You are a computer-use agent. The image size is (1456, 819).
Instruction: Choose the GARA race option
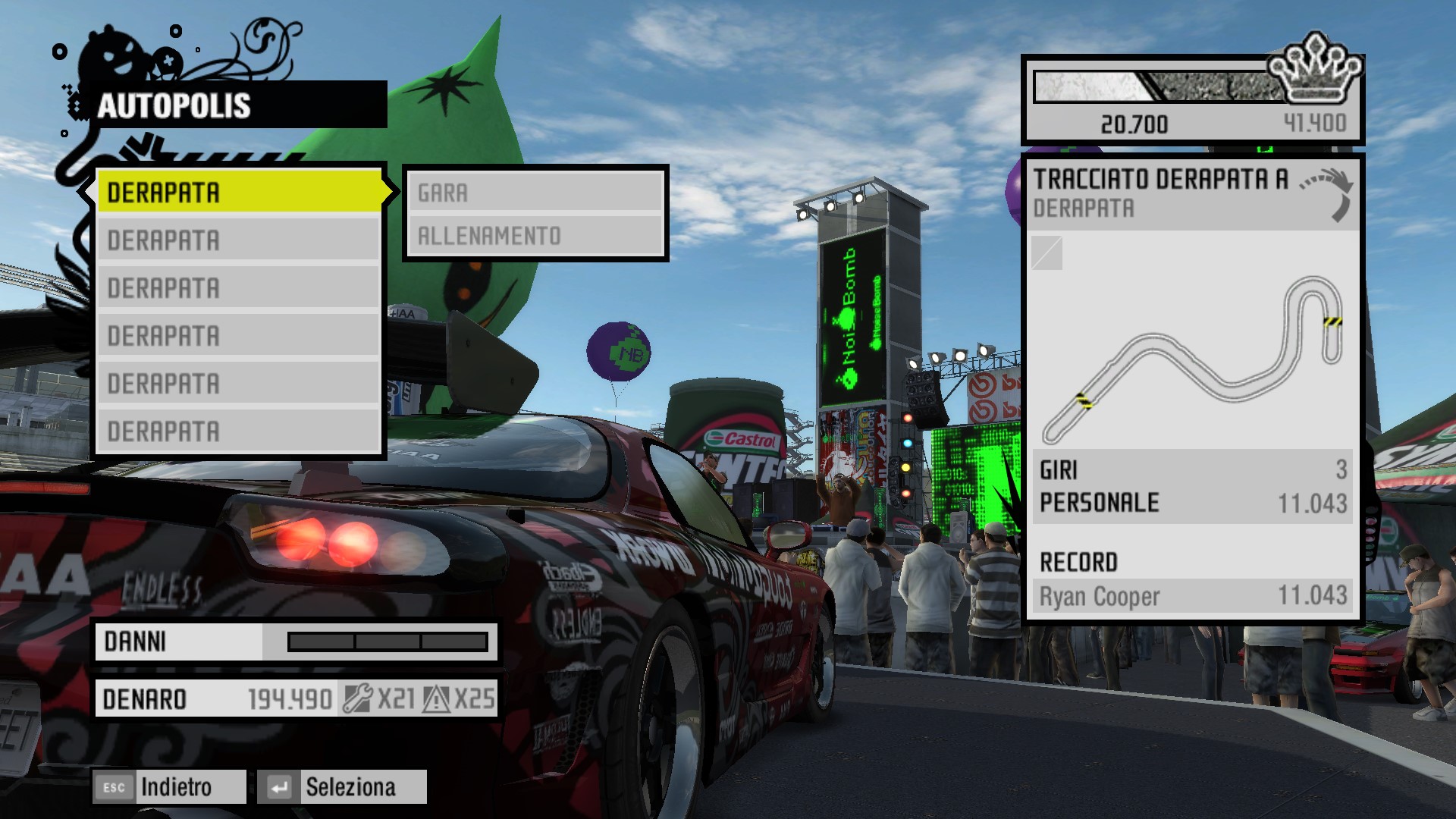pyautogui.click(x=535, y=193)
